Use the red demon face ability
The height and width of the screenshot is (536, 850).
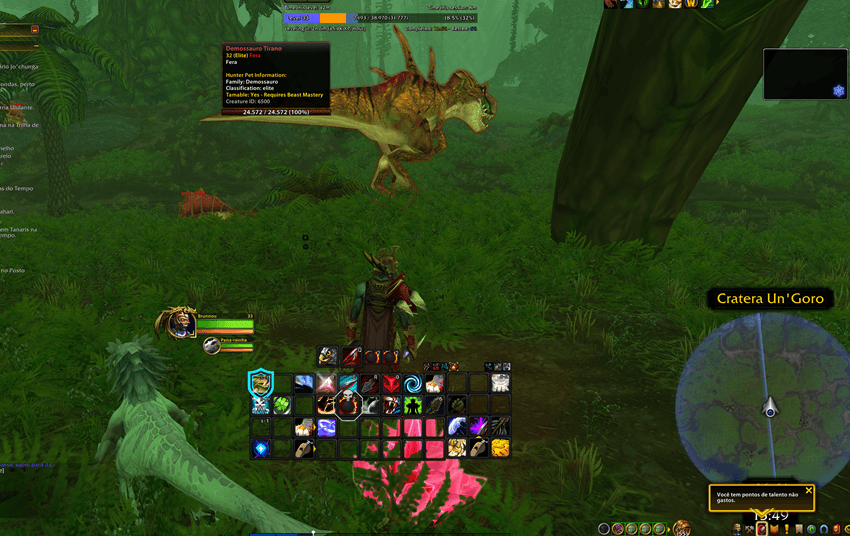click(391, 383)
